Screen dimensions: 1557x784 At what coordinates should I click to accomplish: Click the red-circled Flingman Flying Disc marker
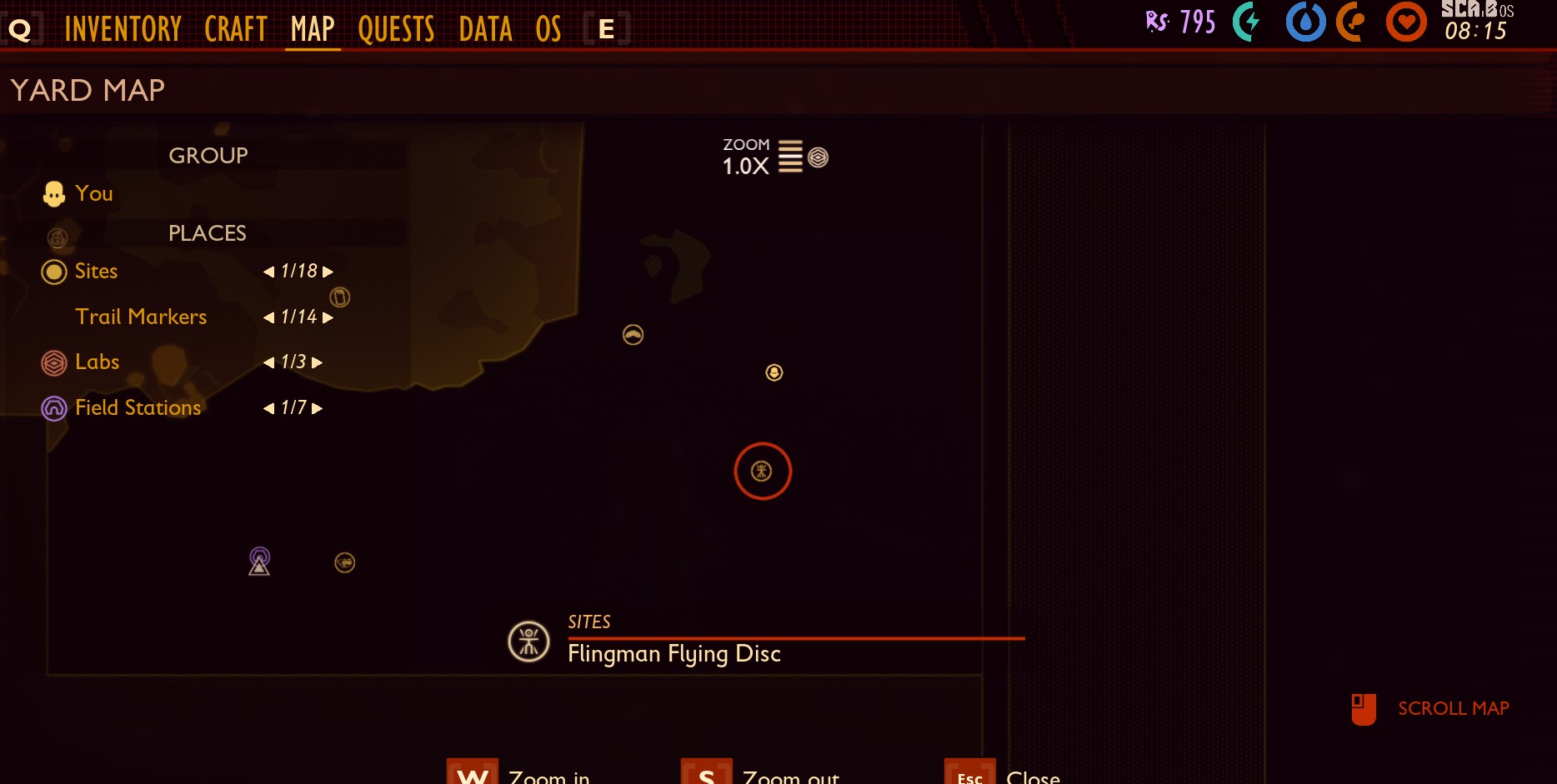[x=762, y=471]
